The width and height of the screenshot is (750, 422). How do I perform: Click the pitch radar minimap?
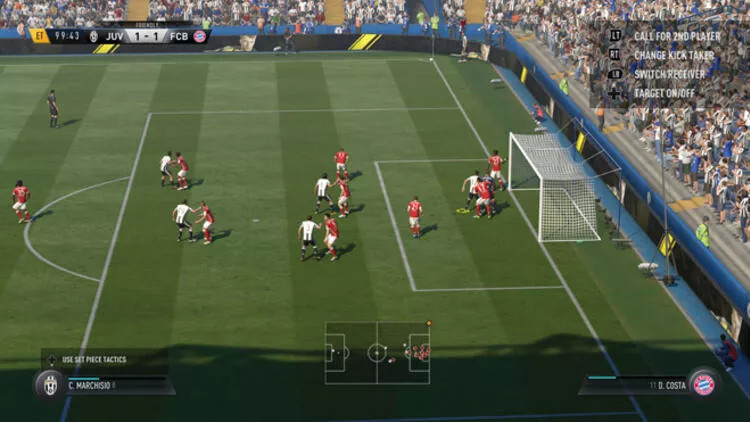pos(377,353)
